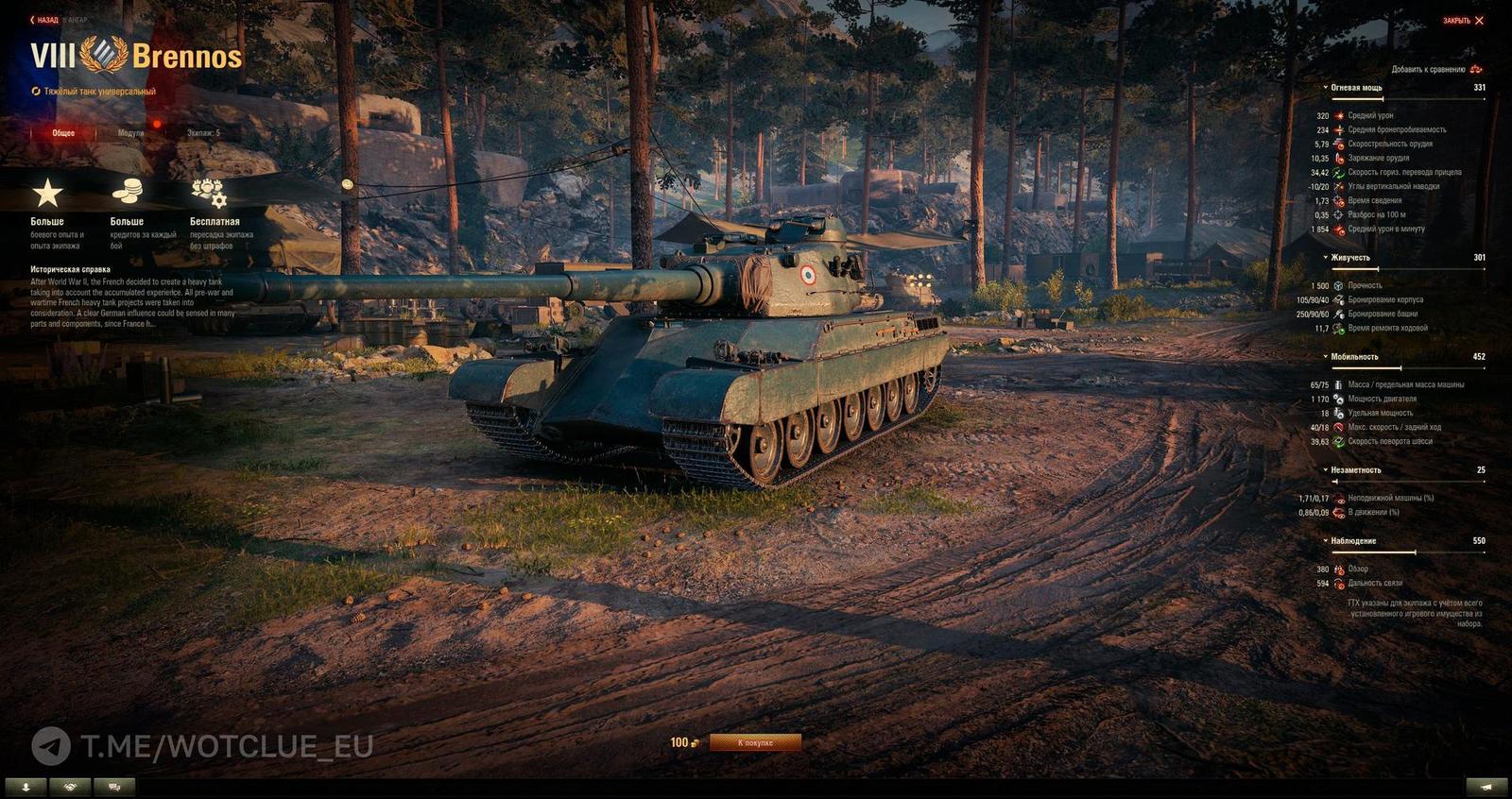Viewport: 1512px width, 799px height.
Task: Click the ЗАКРЫТЬ close control at top right
Action: (x=1463, y=19)
